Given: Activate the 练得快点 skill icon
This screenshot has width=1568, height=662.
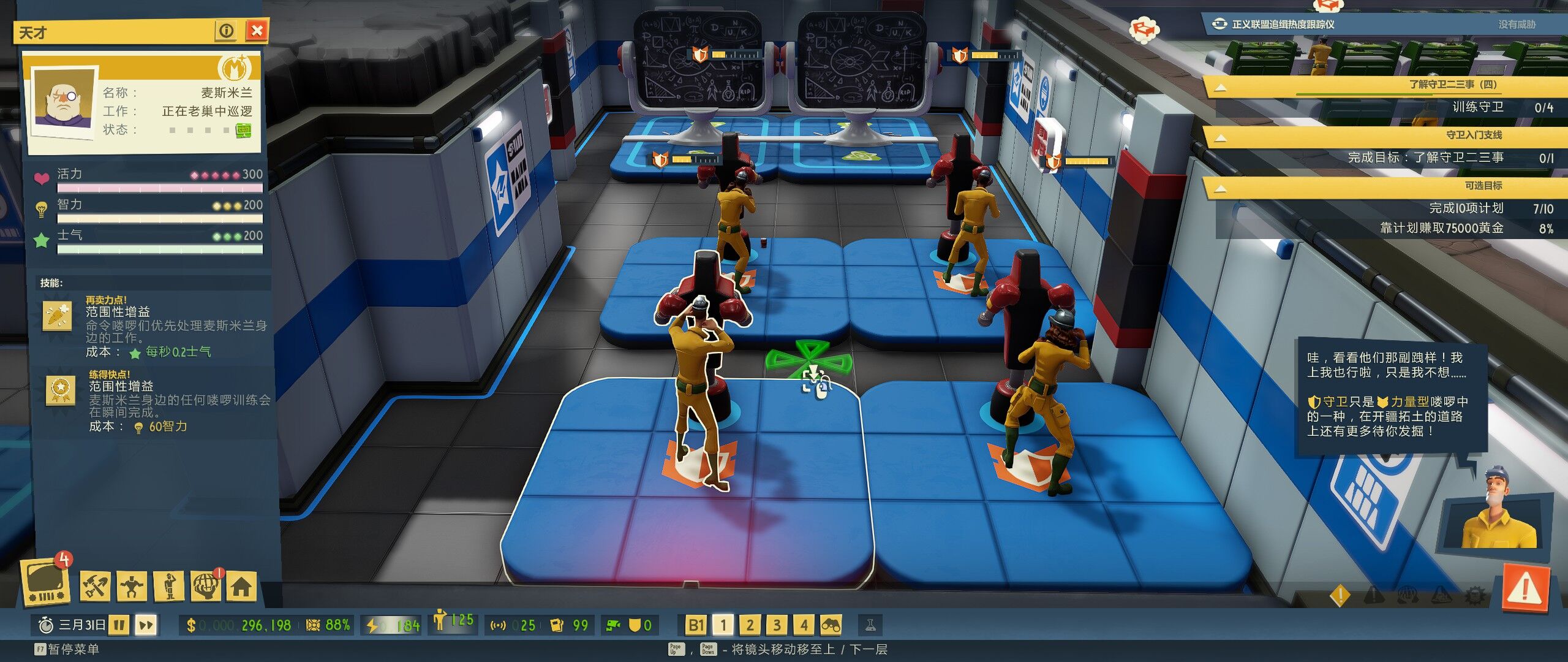Looking at the screenshot, I should [x=61, y=389].
